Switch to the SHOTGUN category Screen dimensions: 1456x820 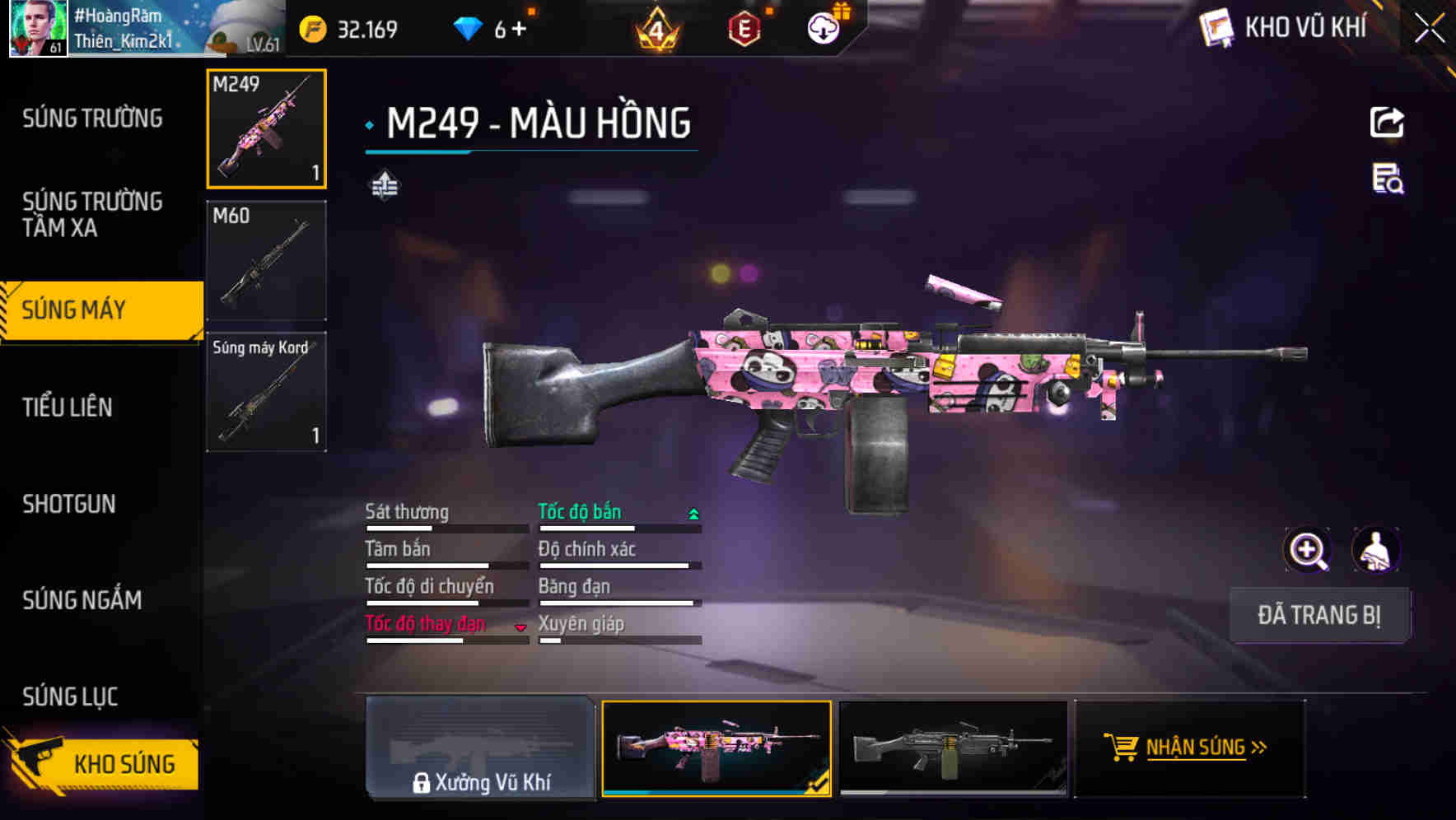pyautogui.click(x=70, y=504)
